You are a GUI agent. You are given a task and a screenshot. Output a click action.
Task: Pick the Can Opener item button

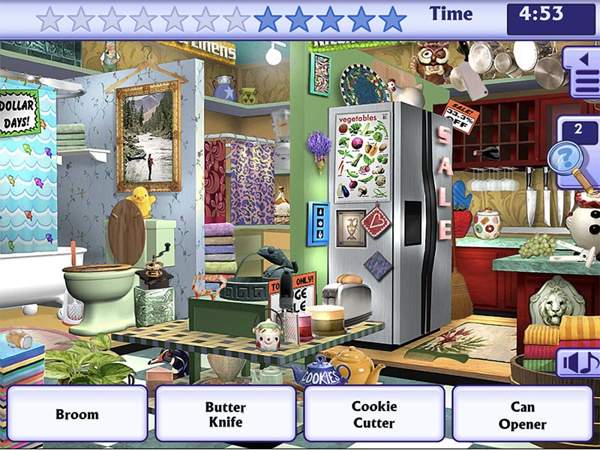click(522, 414)
